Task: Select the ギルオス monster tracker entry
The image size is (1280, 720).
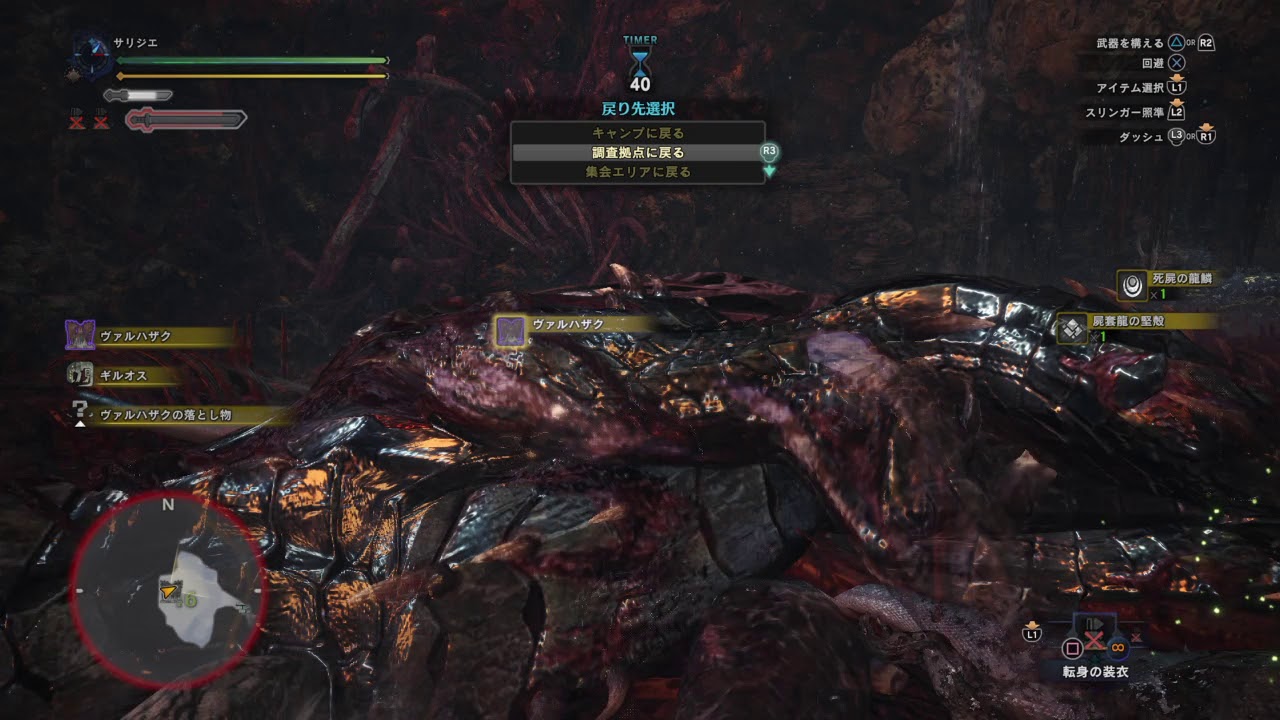Action: (124, 376)
